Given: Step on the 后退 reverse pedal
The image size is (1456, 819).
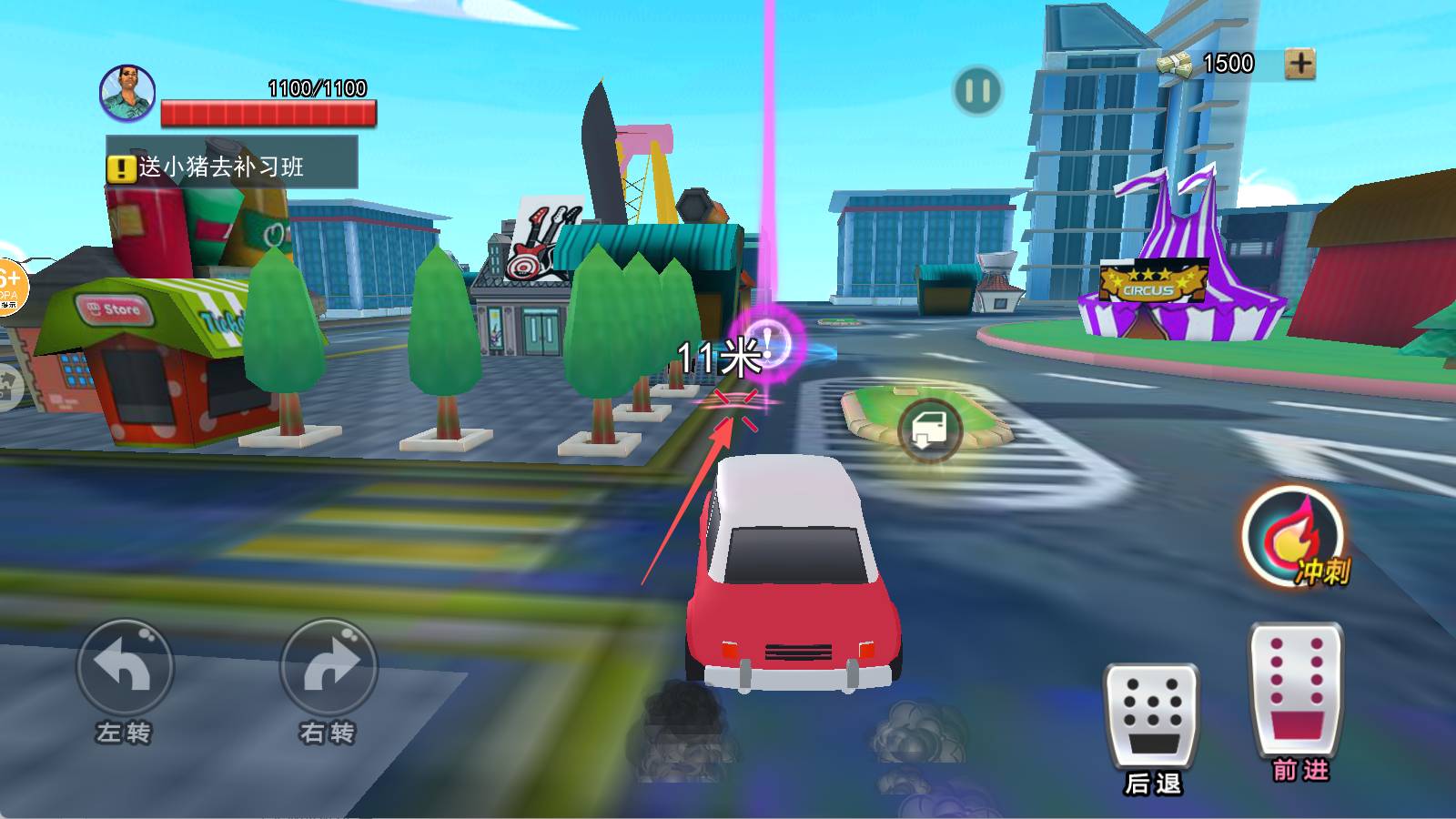Looking at the screenshot, I should (x=1151, y=716).
